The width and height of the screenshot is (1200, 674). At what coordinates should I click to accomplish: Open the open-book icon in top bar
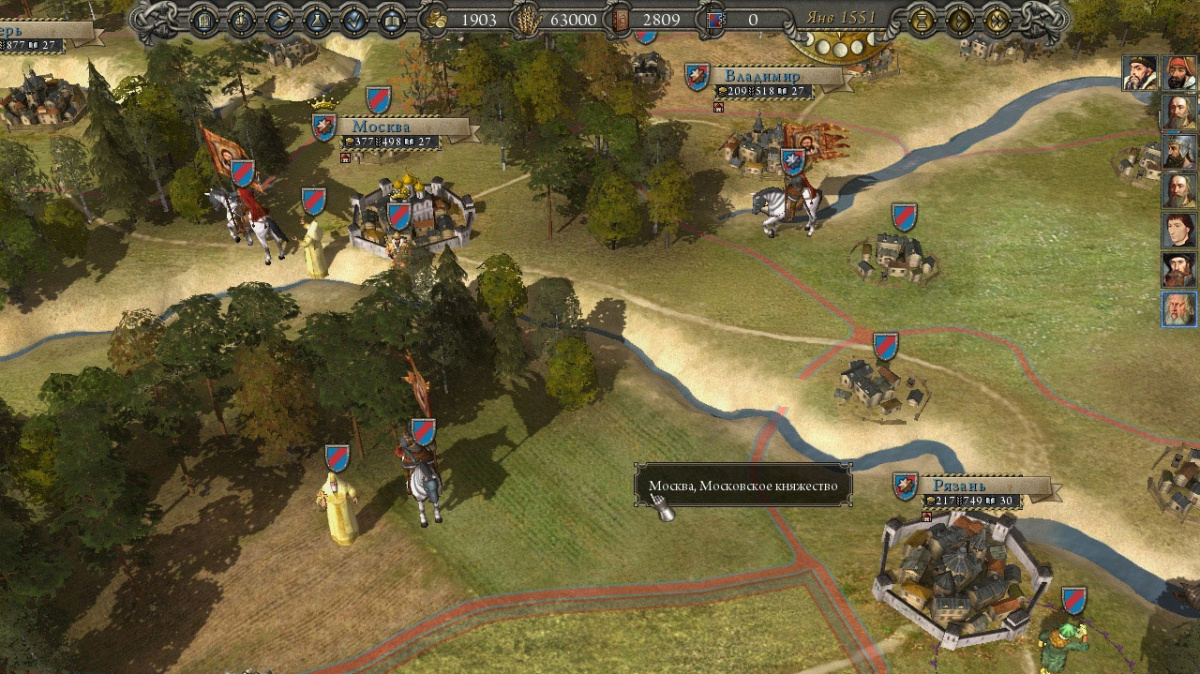pyautogui.click(x=390, y=19)
